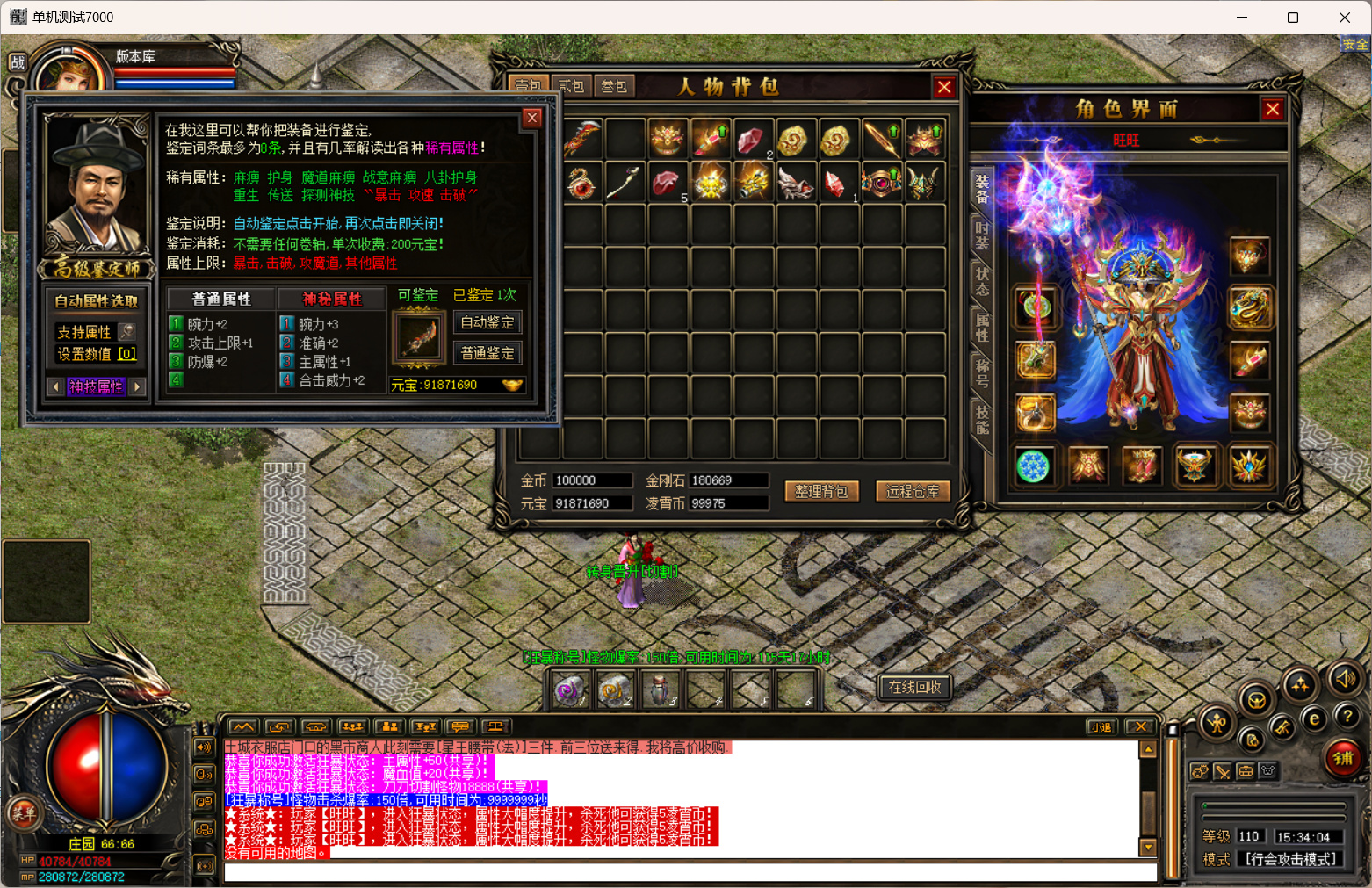This screenshot has height=888, width=1372.
Task: Toggle the speaker sound icon
Action: click(1344, 679)
